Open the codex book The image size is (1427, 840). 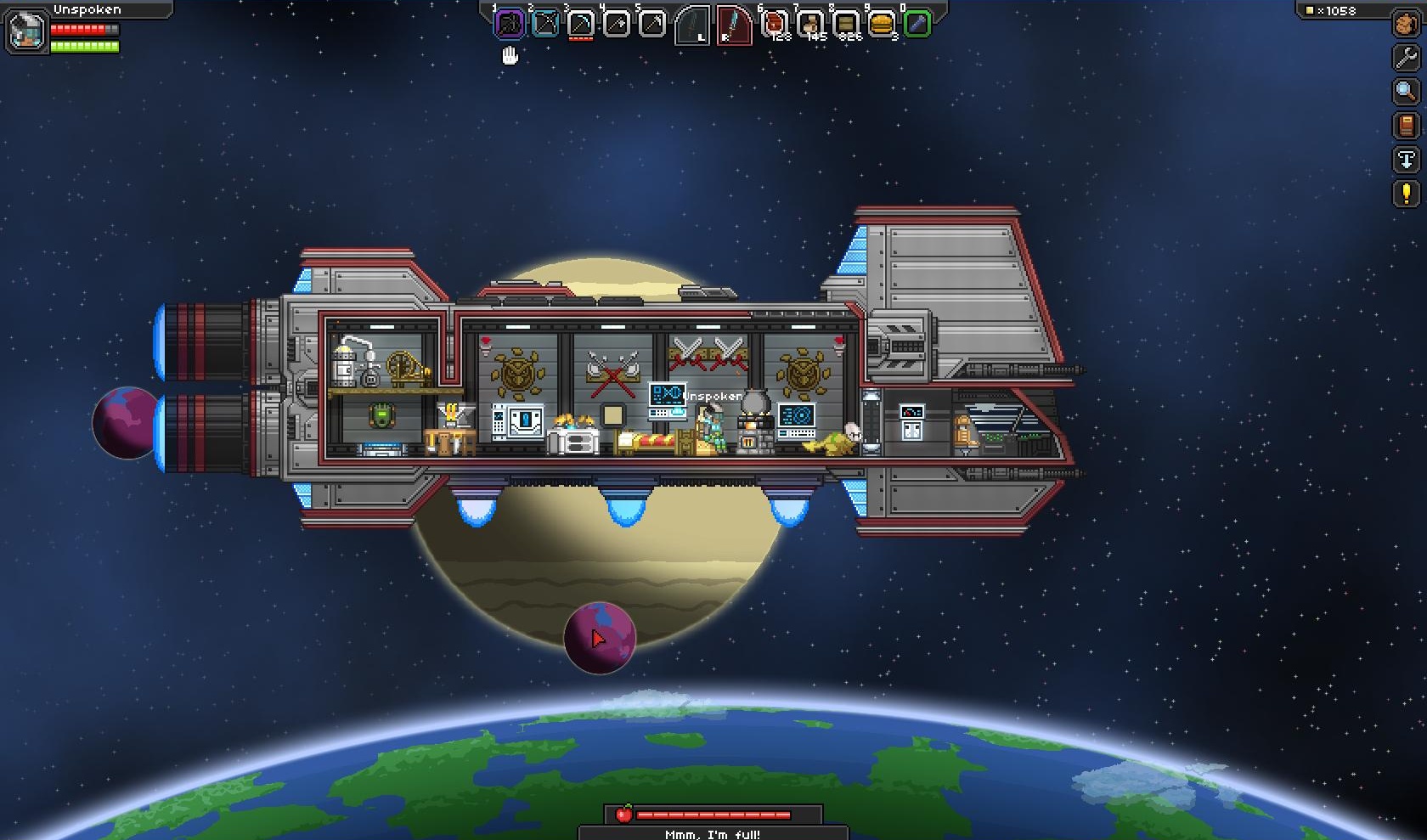point(1406,126)
